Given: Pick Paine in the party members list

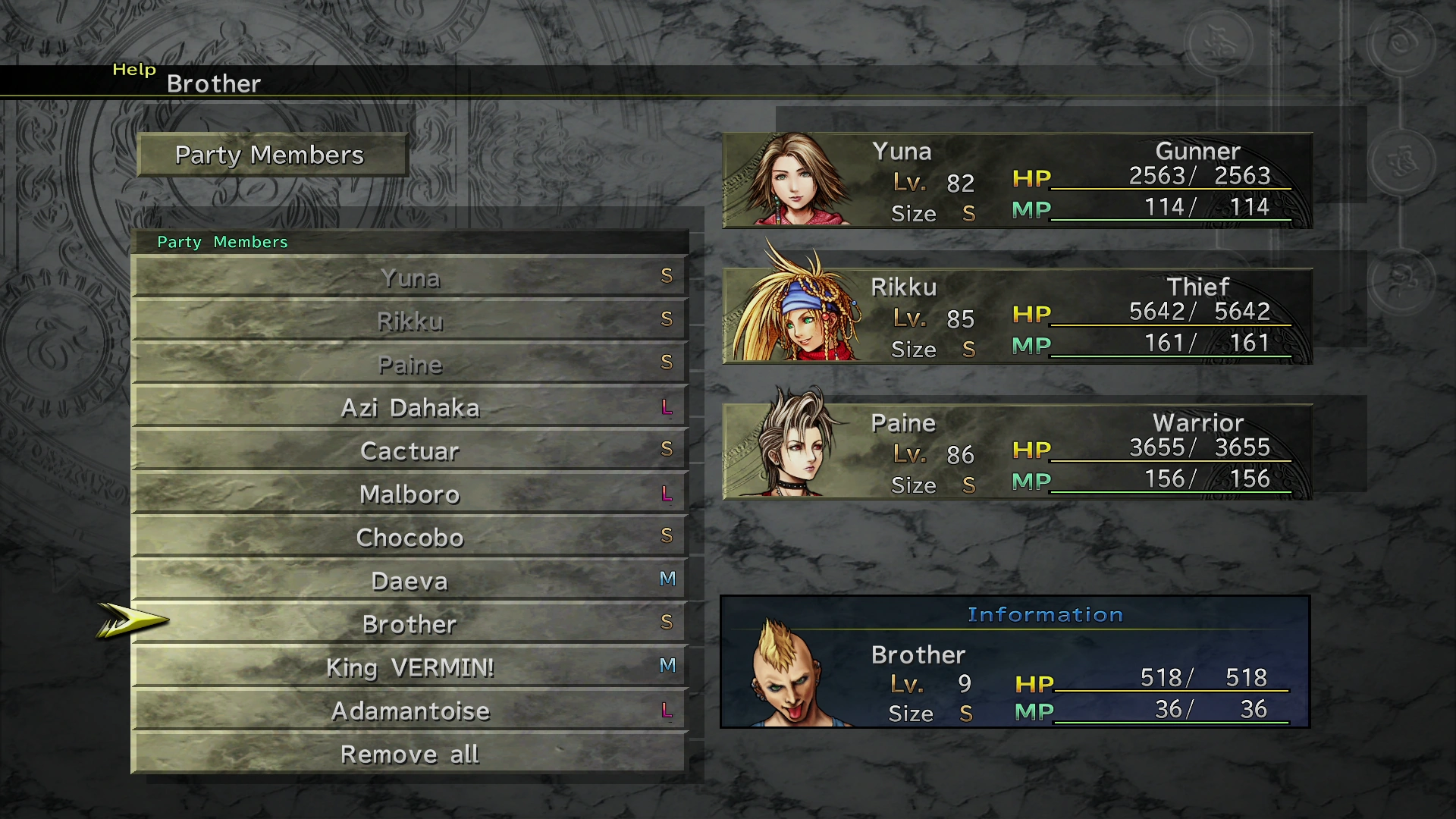Looking at the screenshot, I should (409, 364).
